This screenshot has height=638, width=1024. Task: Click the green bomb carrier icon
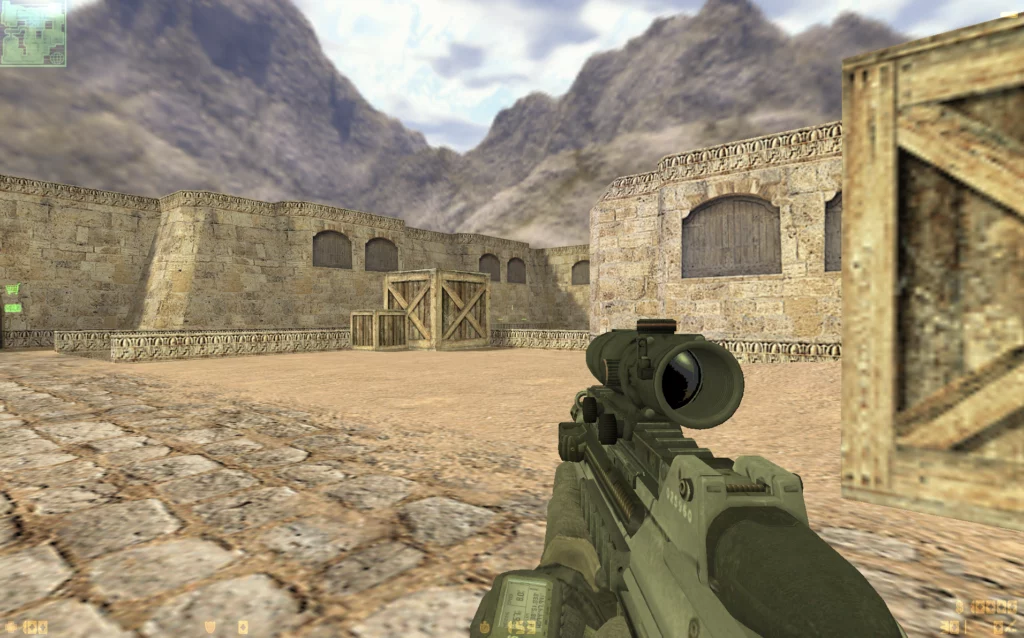[x=12, y=308]
